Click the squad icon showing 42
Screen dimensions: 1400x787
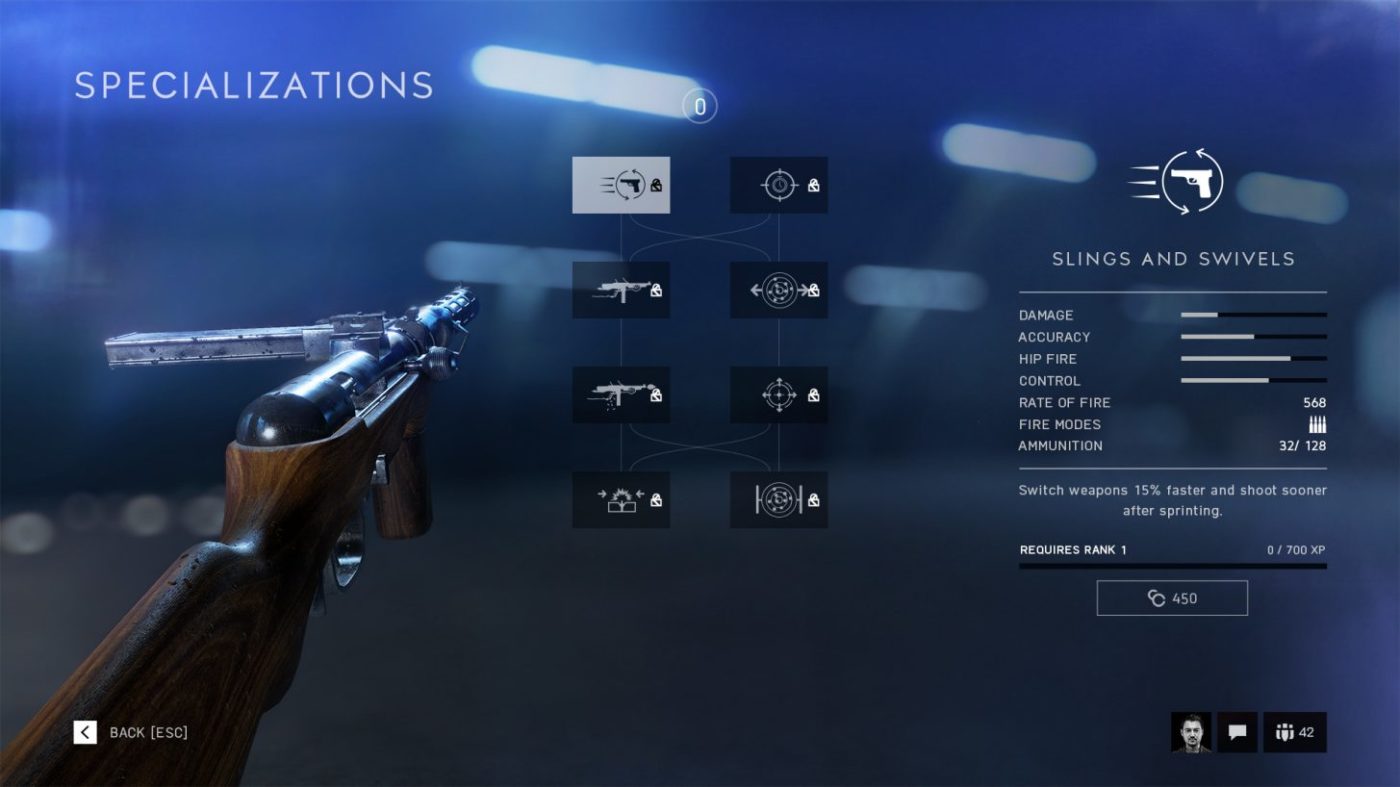tap(1295, 733)
